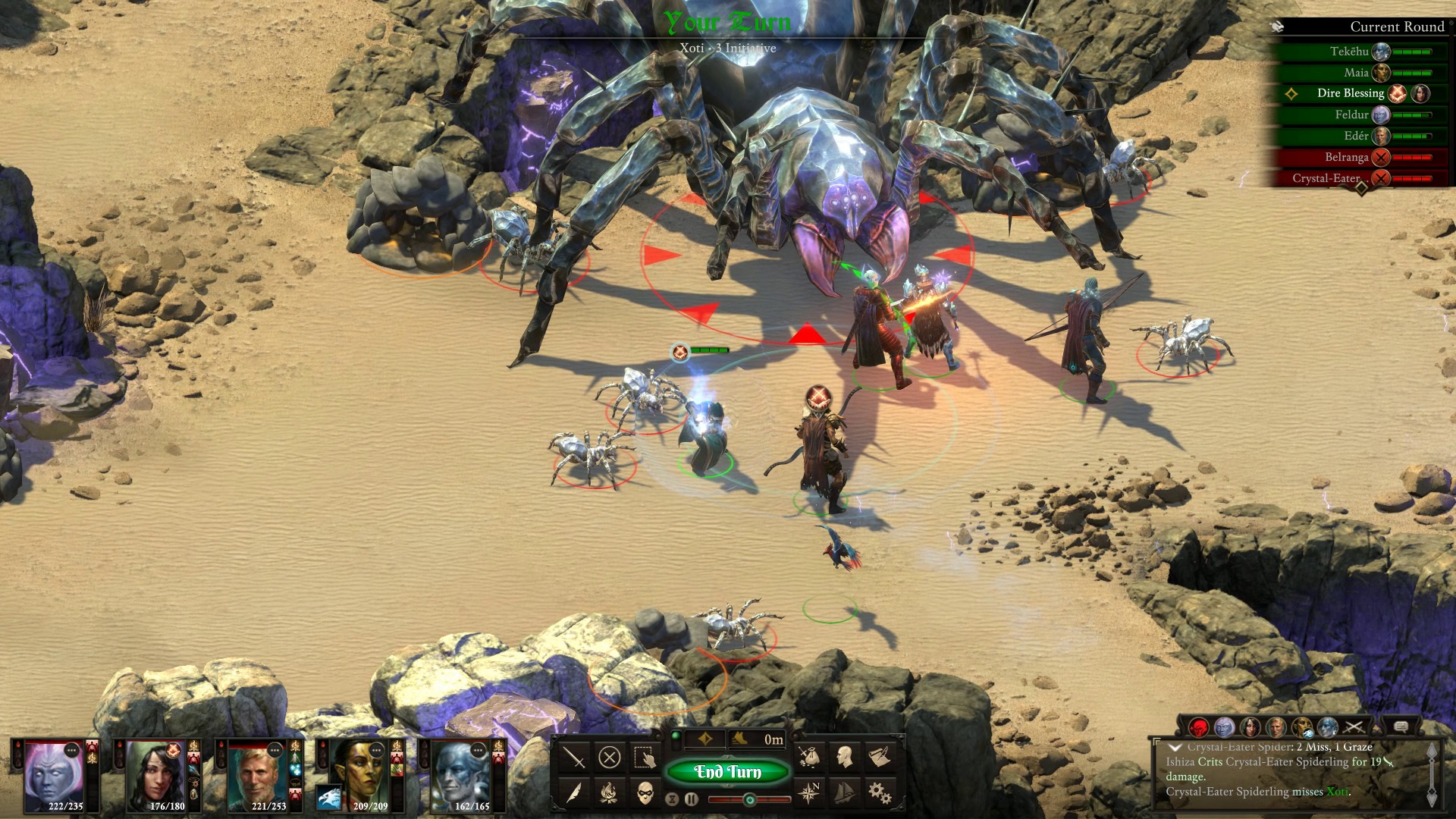Screen dimensions: 1456x819
Task: Open game options with the gears icon
Action: point(880,792)
